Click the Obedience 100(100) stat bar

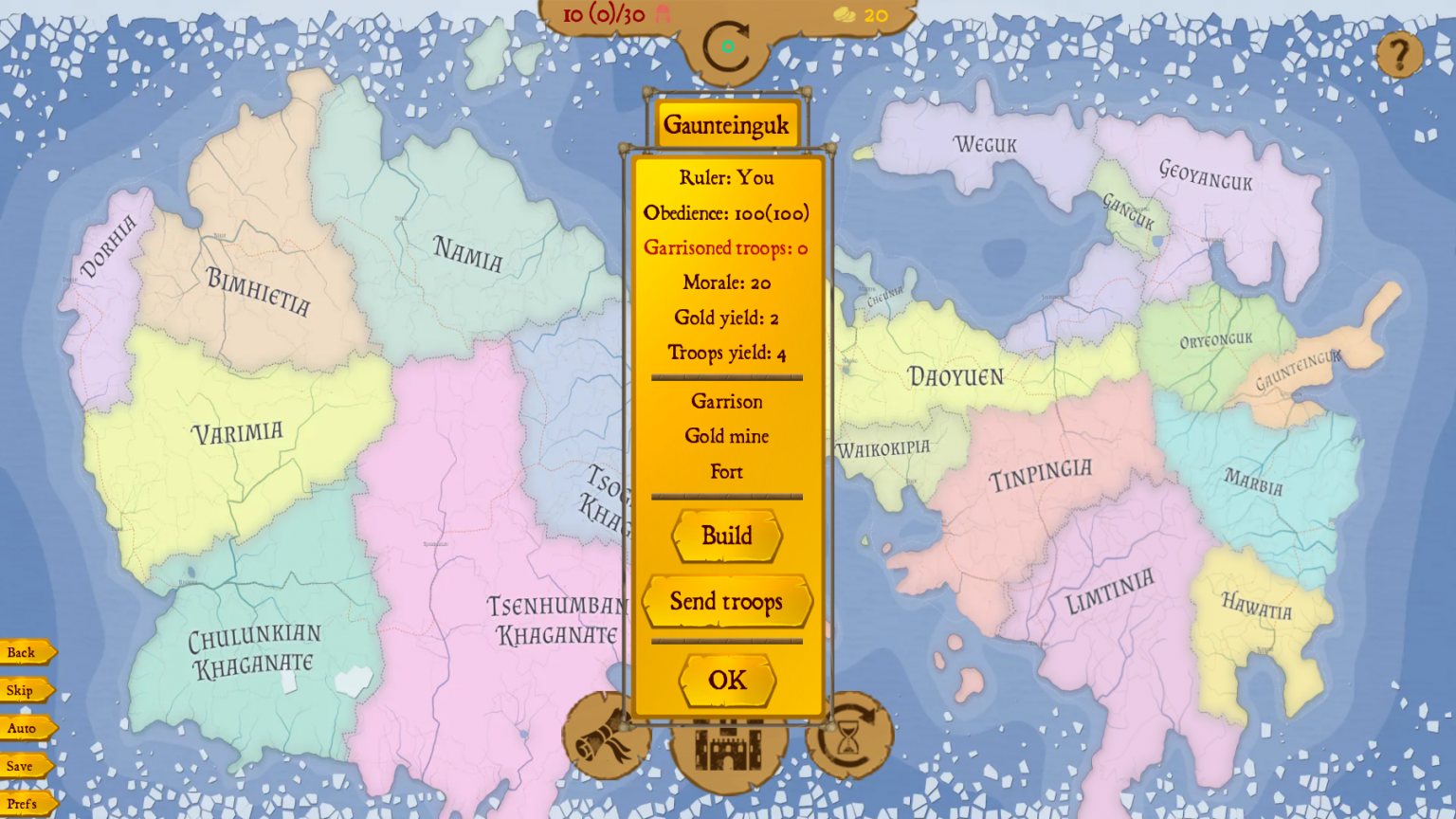726,213
